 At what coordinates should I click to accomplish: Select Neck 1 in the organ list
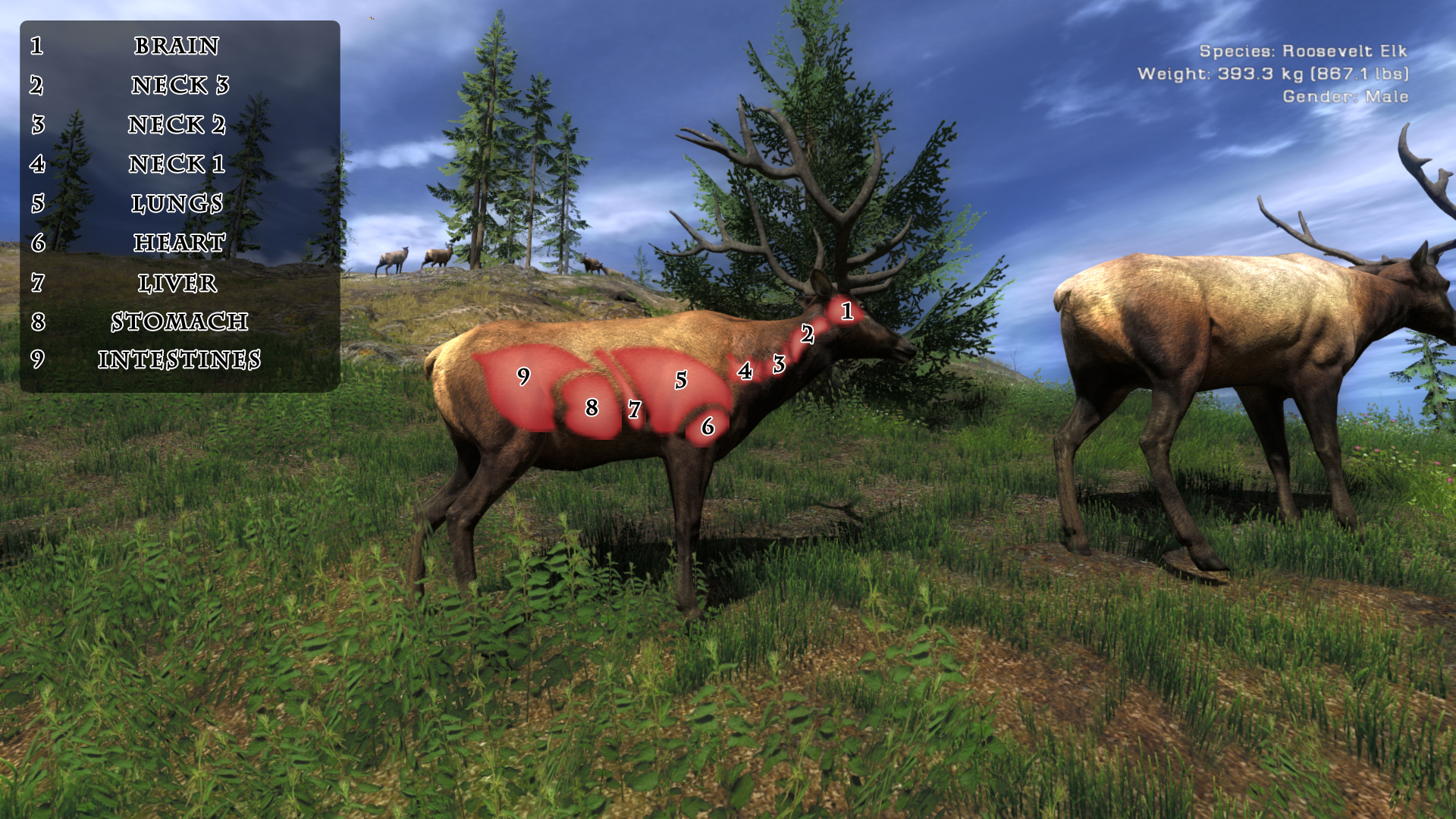tap(177, 164)
